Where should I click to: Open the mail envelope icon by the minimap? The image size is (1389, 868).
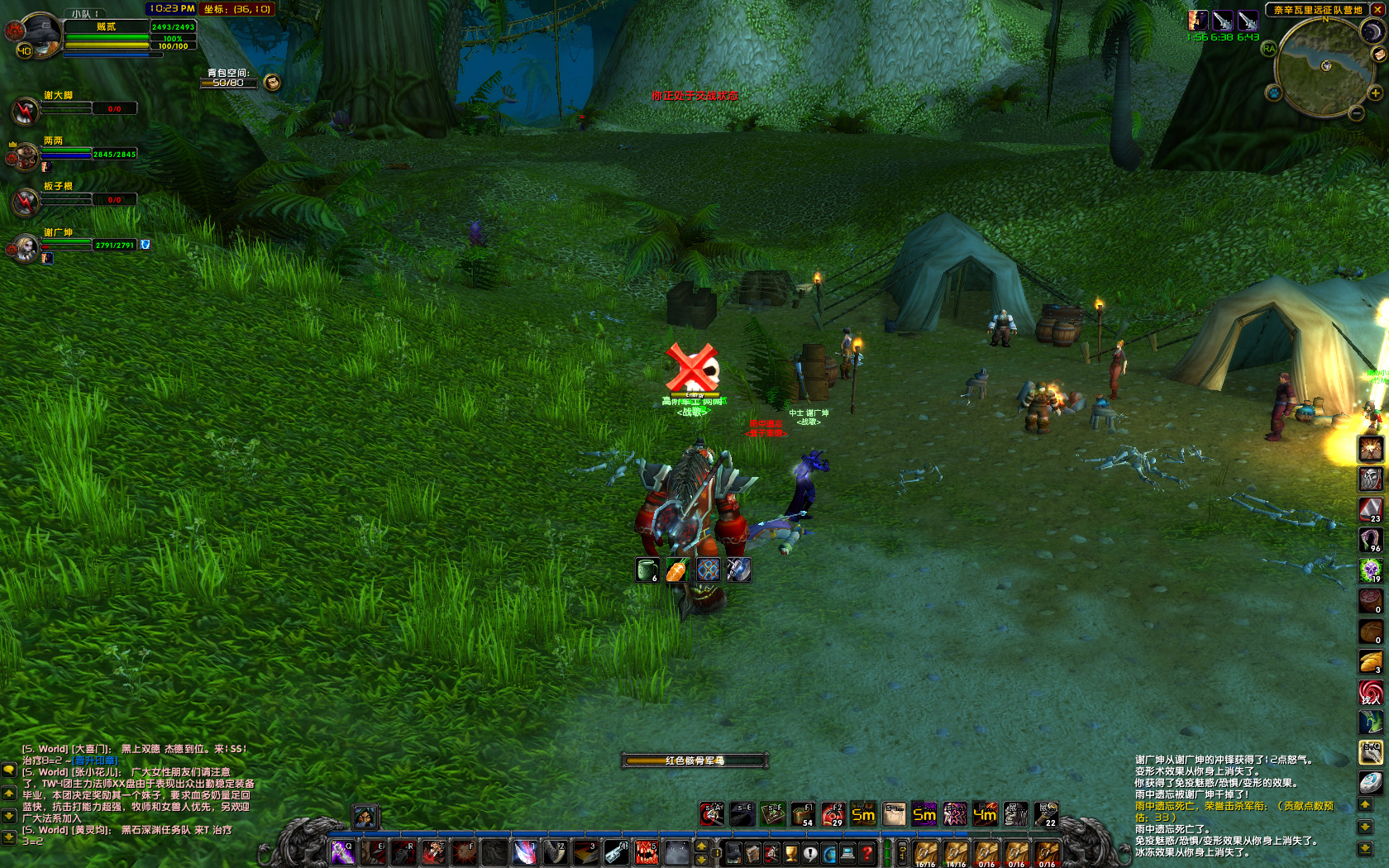1378,55
